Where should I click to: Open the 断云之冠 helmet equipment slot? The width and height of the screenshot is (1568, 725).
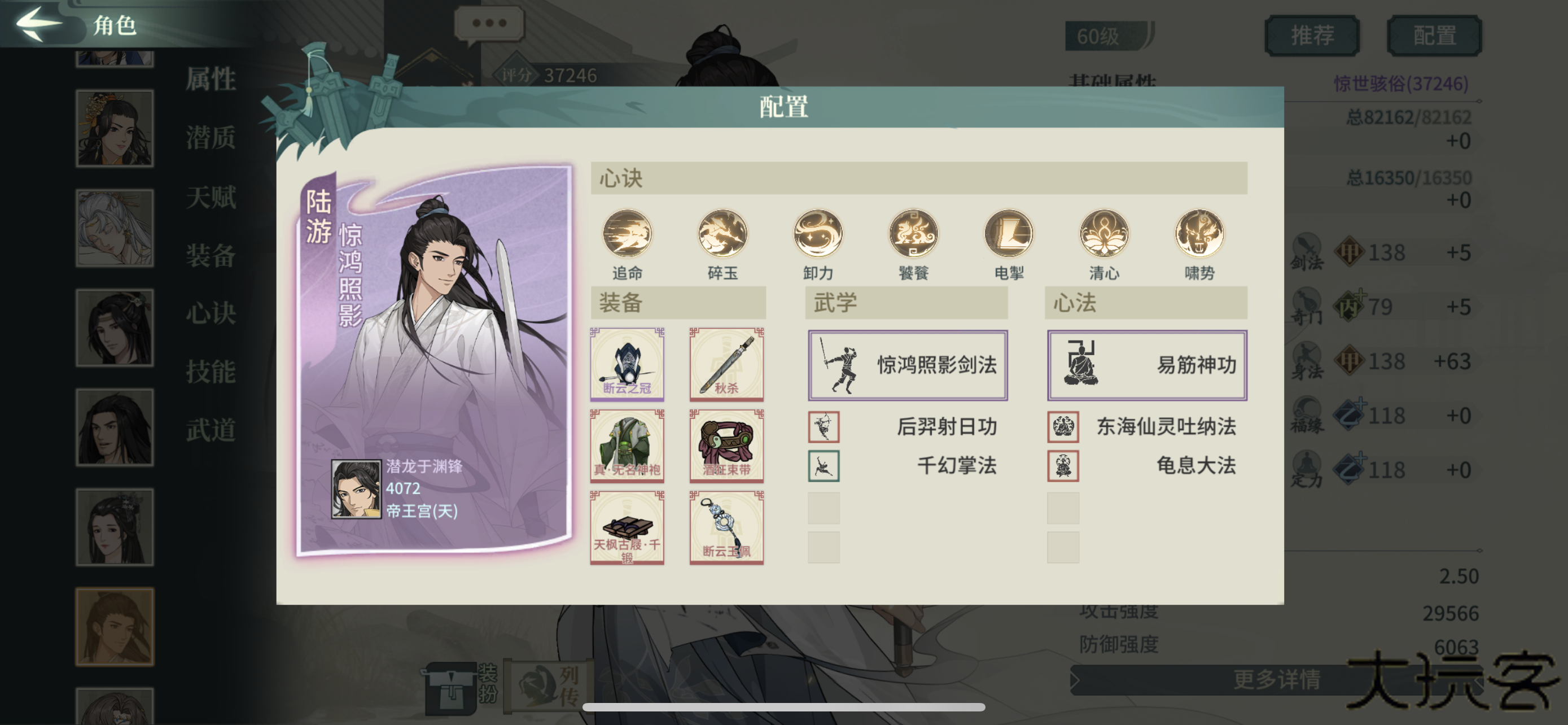click(x=627, y=365)
